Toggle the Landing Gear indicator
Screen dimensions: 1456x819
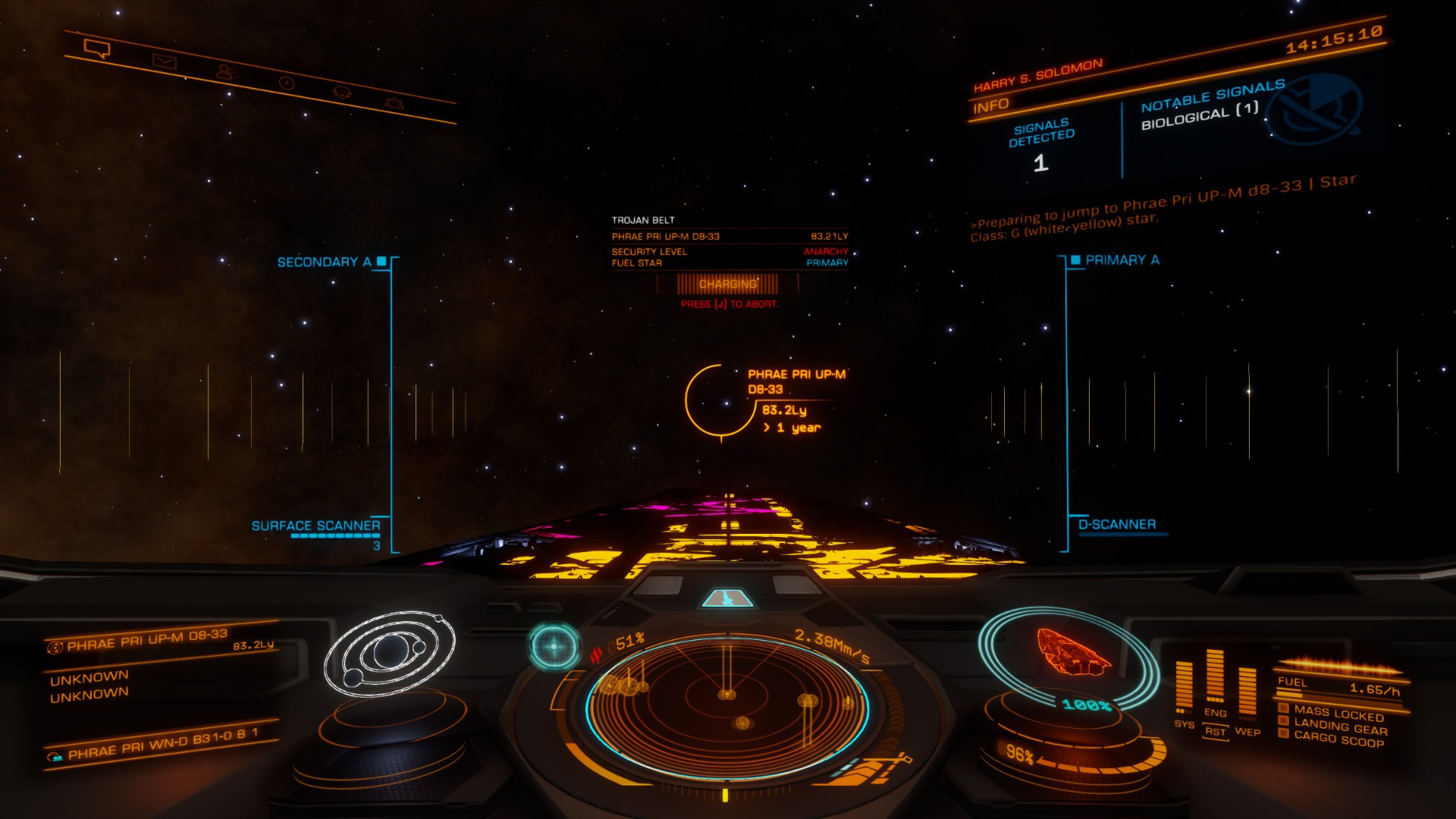(x=1340, y=728)
